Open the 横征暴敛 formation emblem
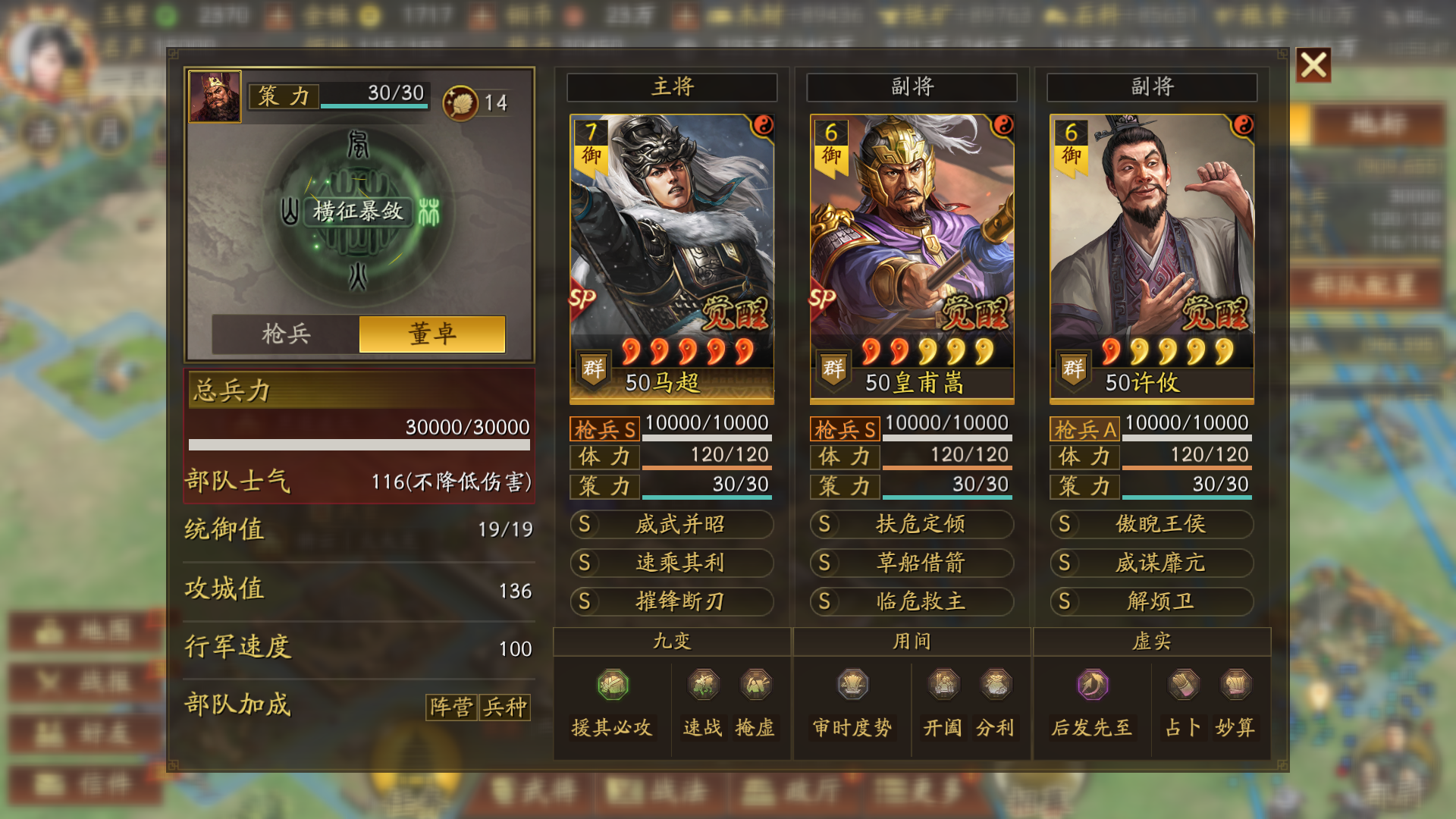Image resolution: width=1456 pixels, height=819 pixels. (x=358, y=211)
